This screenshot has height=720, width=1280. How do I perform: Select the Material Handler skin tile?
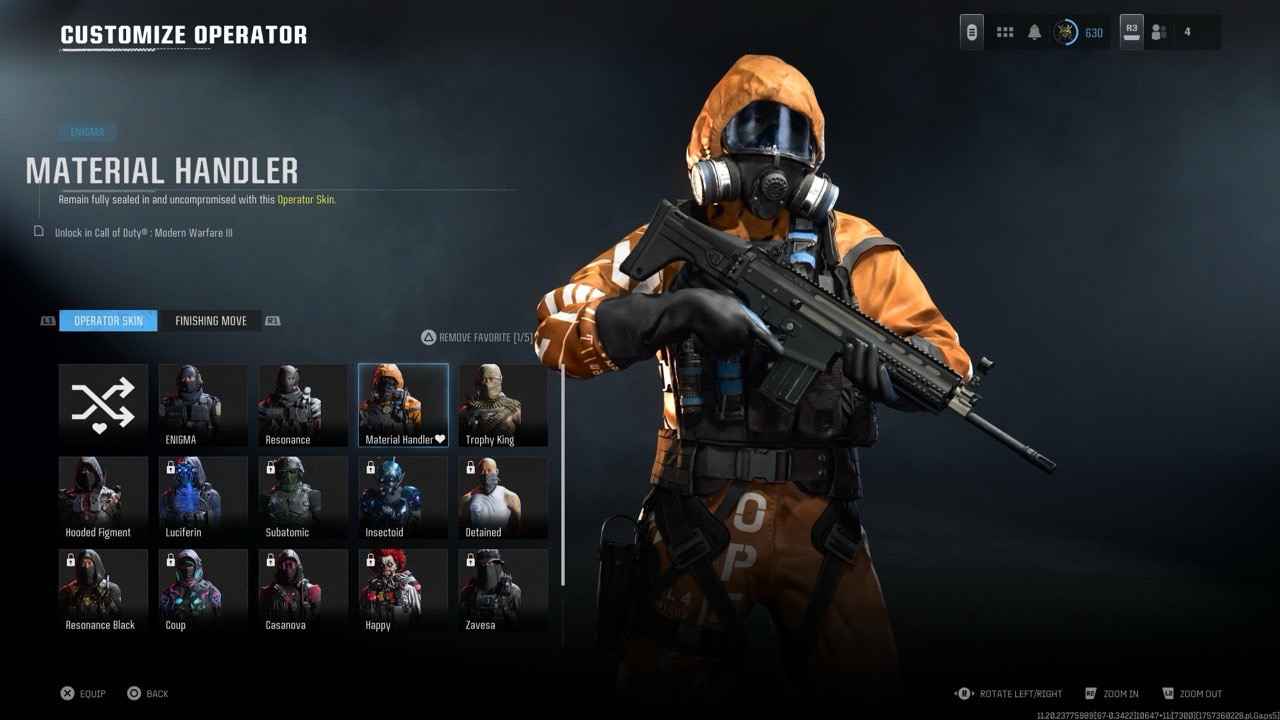(x=403, y=405)
